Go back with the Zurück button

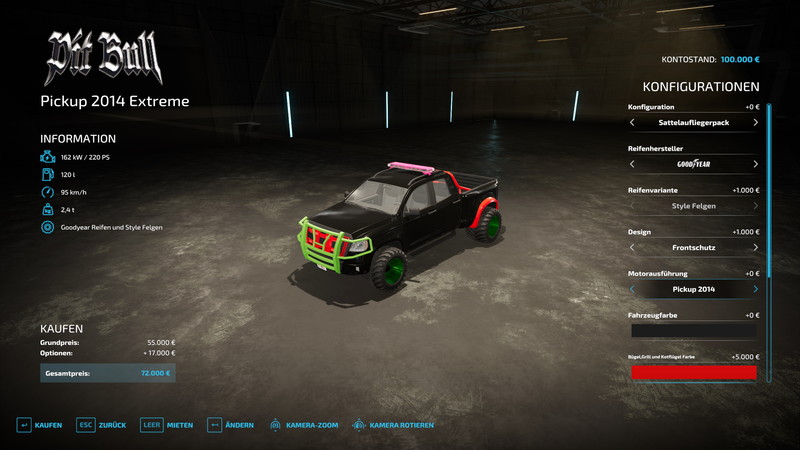pyautogui.click(x=102, y=425)
